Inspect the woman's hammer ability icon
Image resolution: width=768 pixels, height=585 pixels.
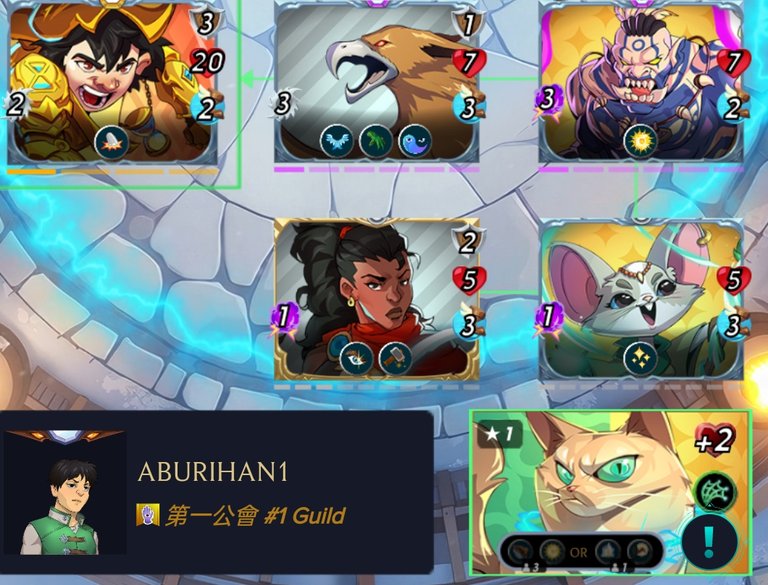tap(396, 358)
